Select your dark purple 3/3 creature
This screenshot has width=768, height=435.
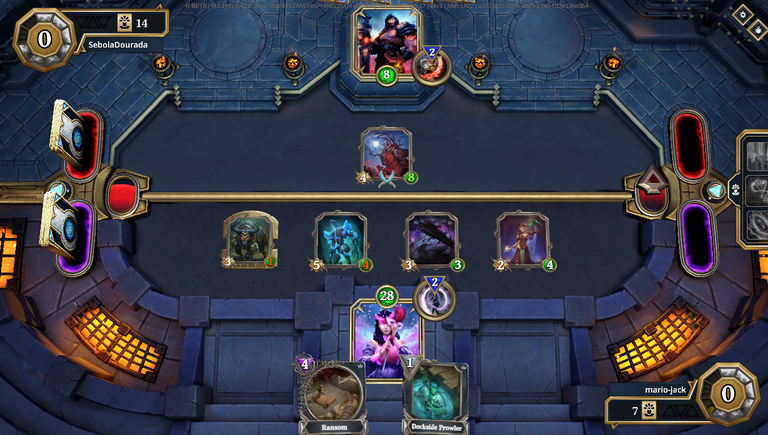click(x=432, y=240)
